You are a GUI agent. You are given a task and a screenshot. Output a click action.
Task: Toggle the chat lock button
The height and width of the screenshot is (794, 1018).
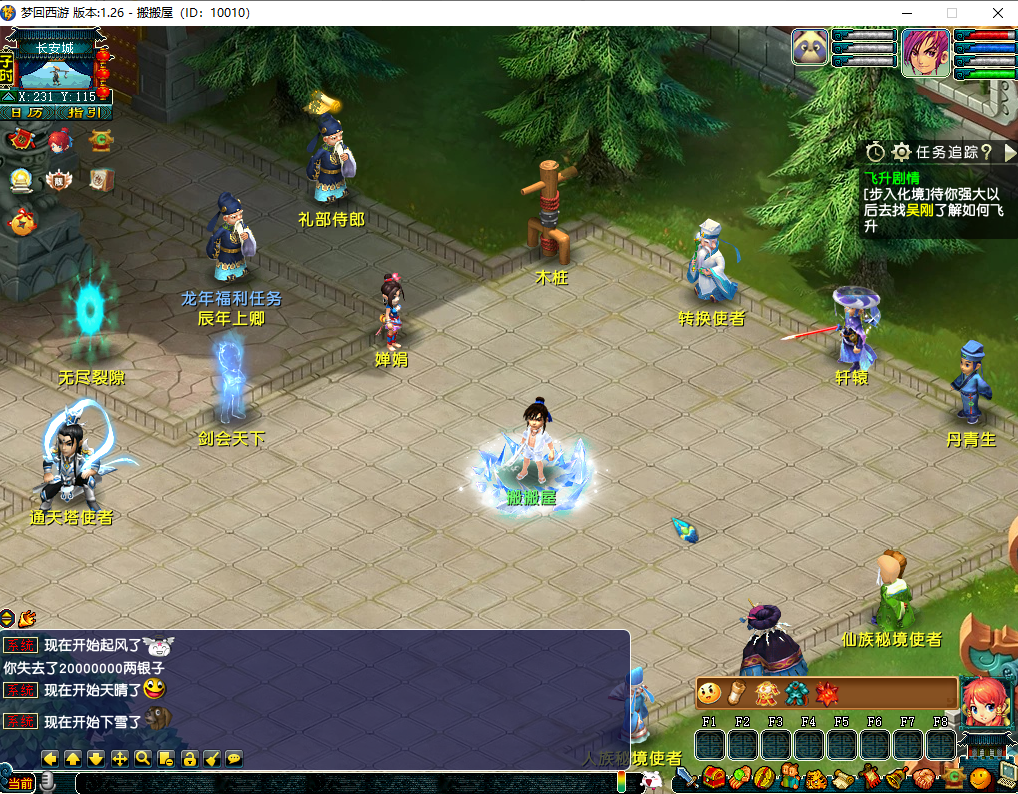[x=188, y=759]
